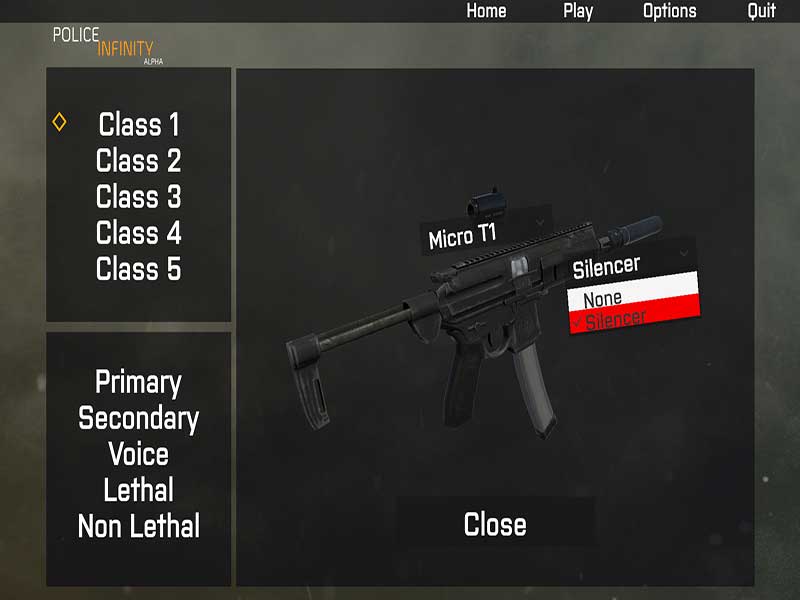Open the Secondary weapon category
The height and width of the screenshot is (600, 800).
click(138, 418)
